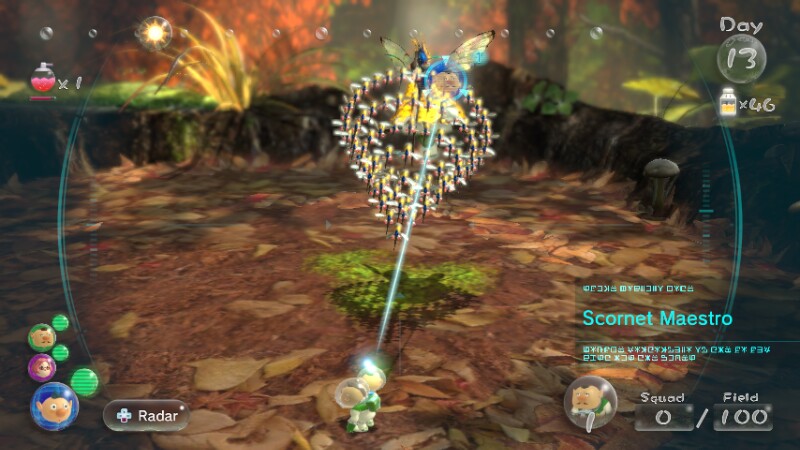800x450 pixels.
Task: Click the pink ultra-spicy spray icon
Action: (43, 79)
